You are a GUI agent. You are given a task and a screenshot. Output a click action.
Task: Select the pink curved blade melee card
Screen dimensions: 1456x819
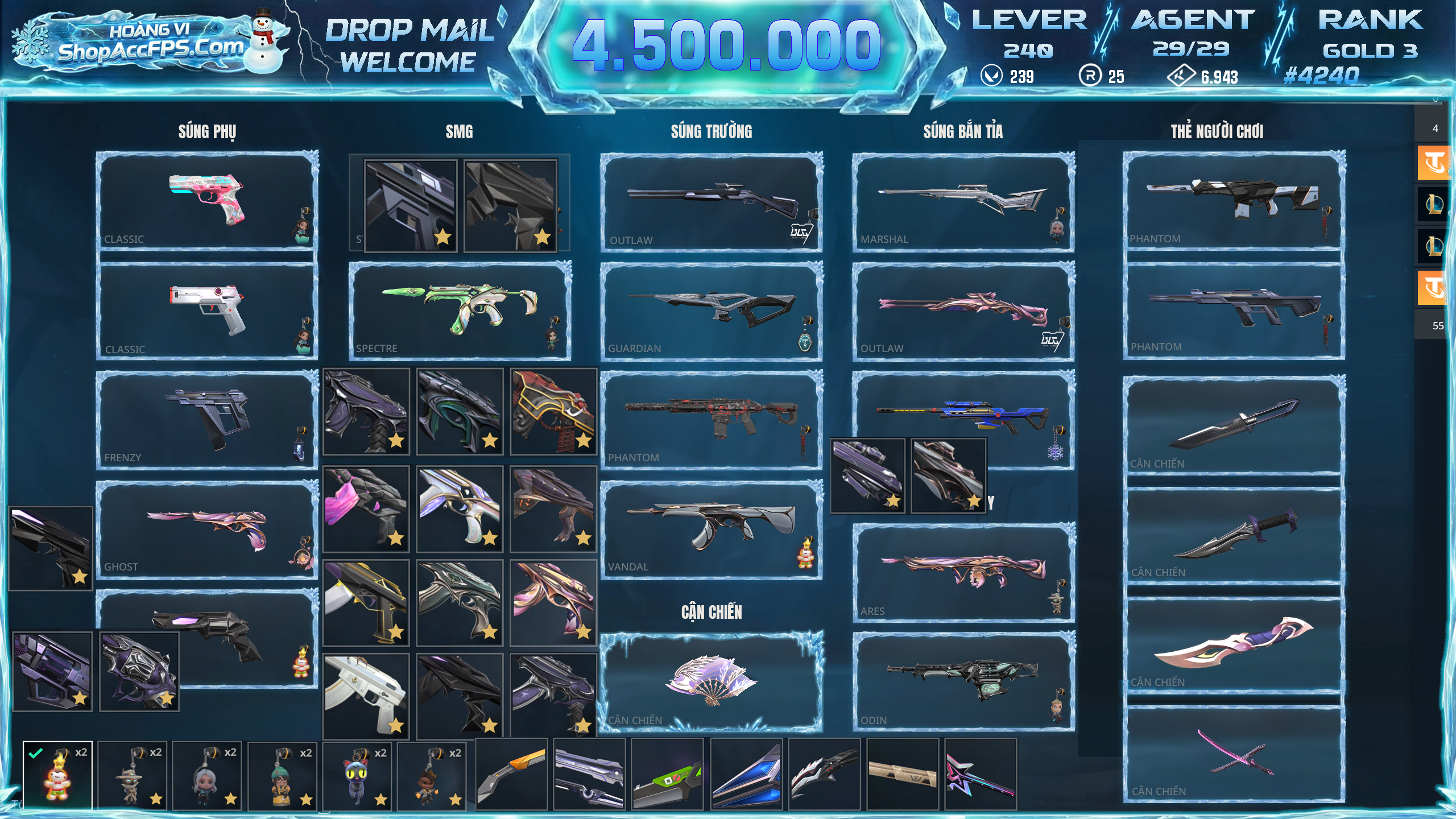coord(1234,644)
